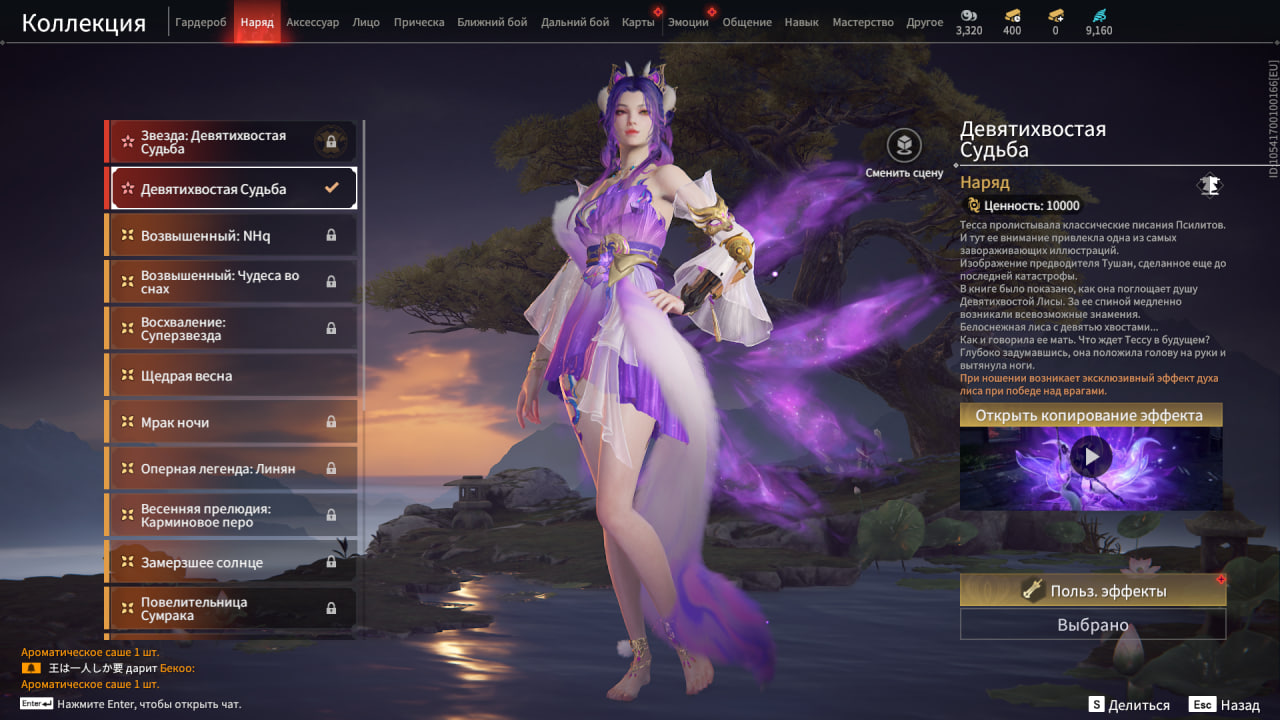Open Польз. эффекты custom effects
This screenshot has height=720, width=1280.
tap(1092, 591)
